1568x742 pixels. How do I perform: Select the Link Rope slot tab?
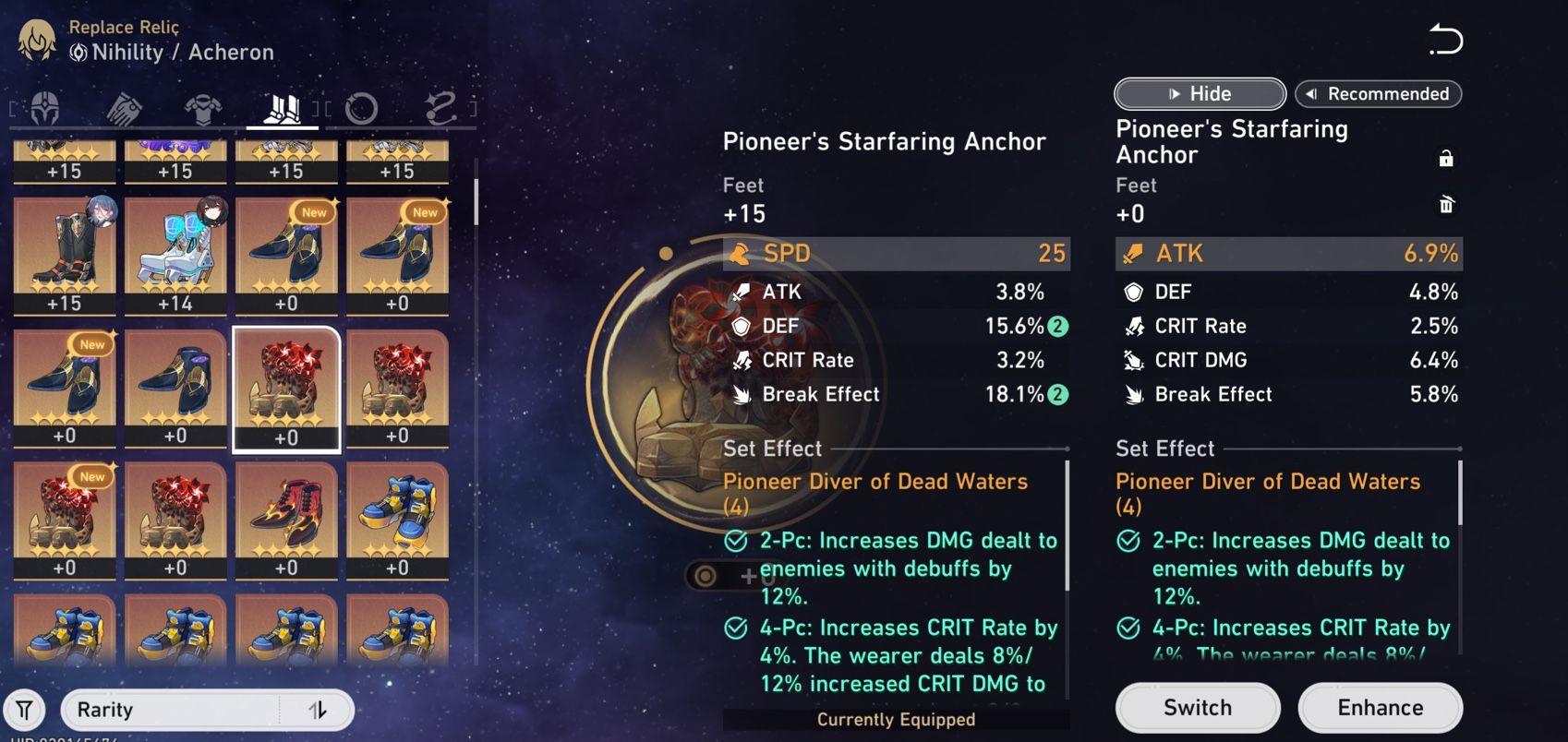click(440, 109)
